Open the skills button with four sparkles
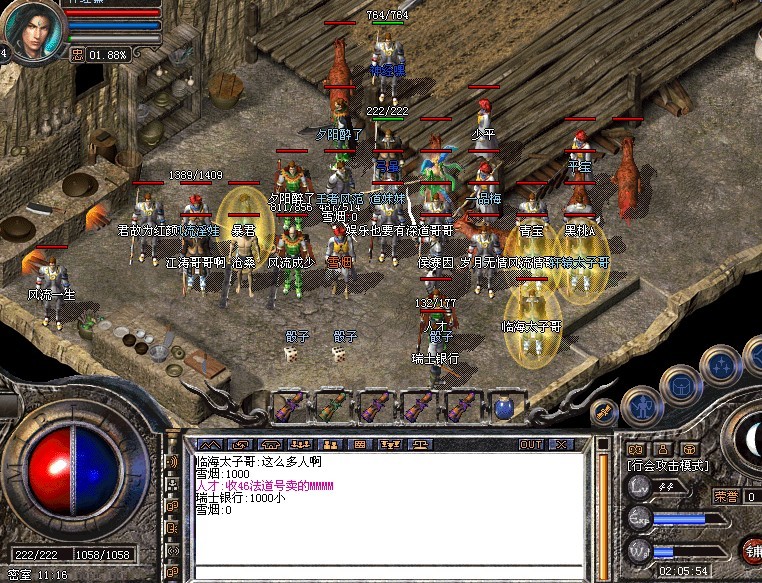This screenshot has width=762, height=583. (x=720, y=368)
